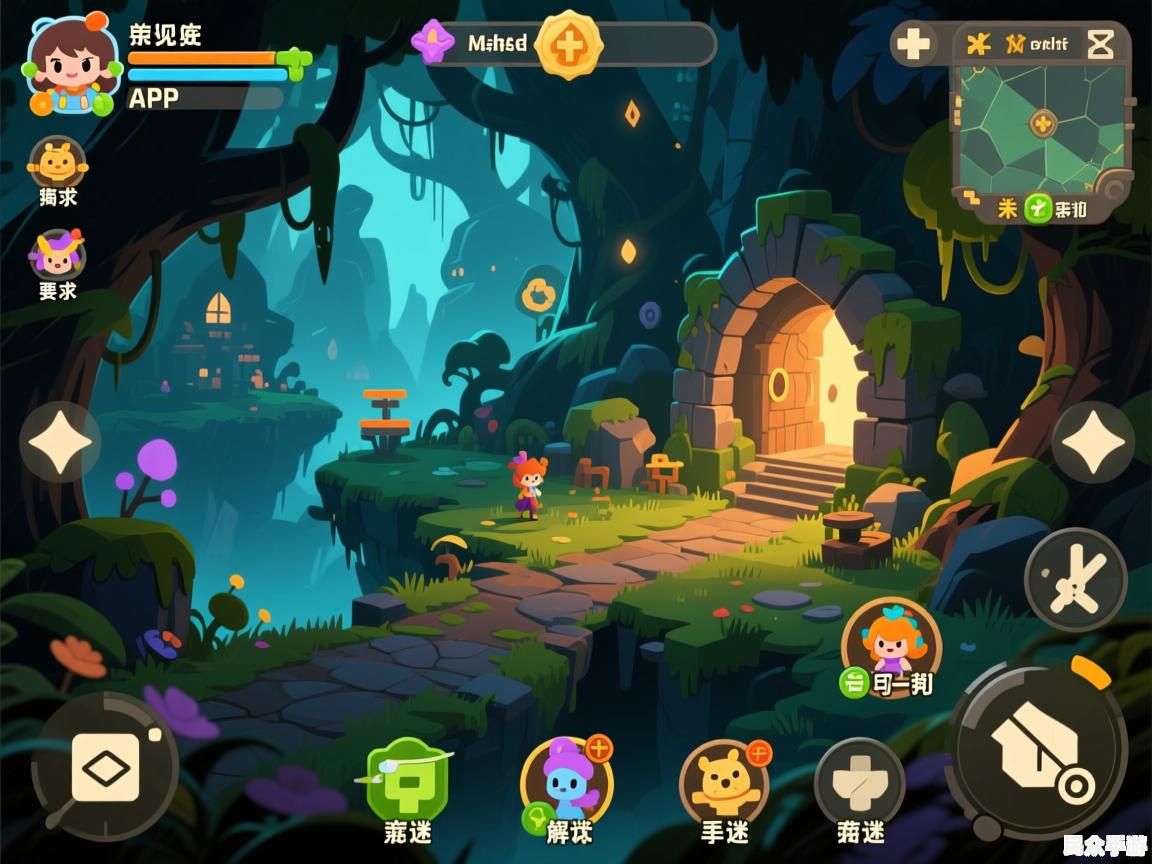The image size is (1152, 864).
Task: Open the green shield menu icon
Action: [x=407, y=781]
